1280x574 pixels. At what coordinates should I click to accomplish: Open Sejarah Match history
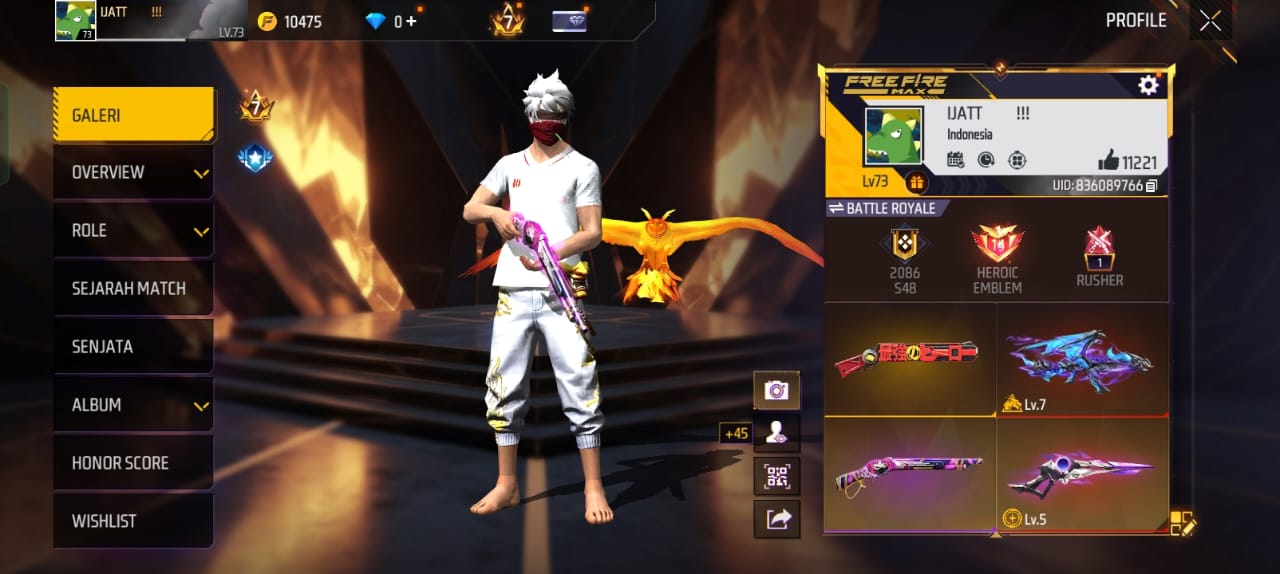point(133,289)
